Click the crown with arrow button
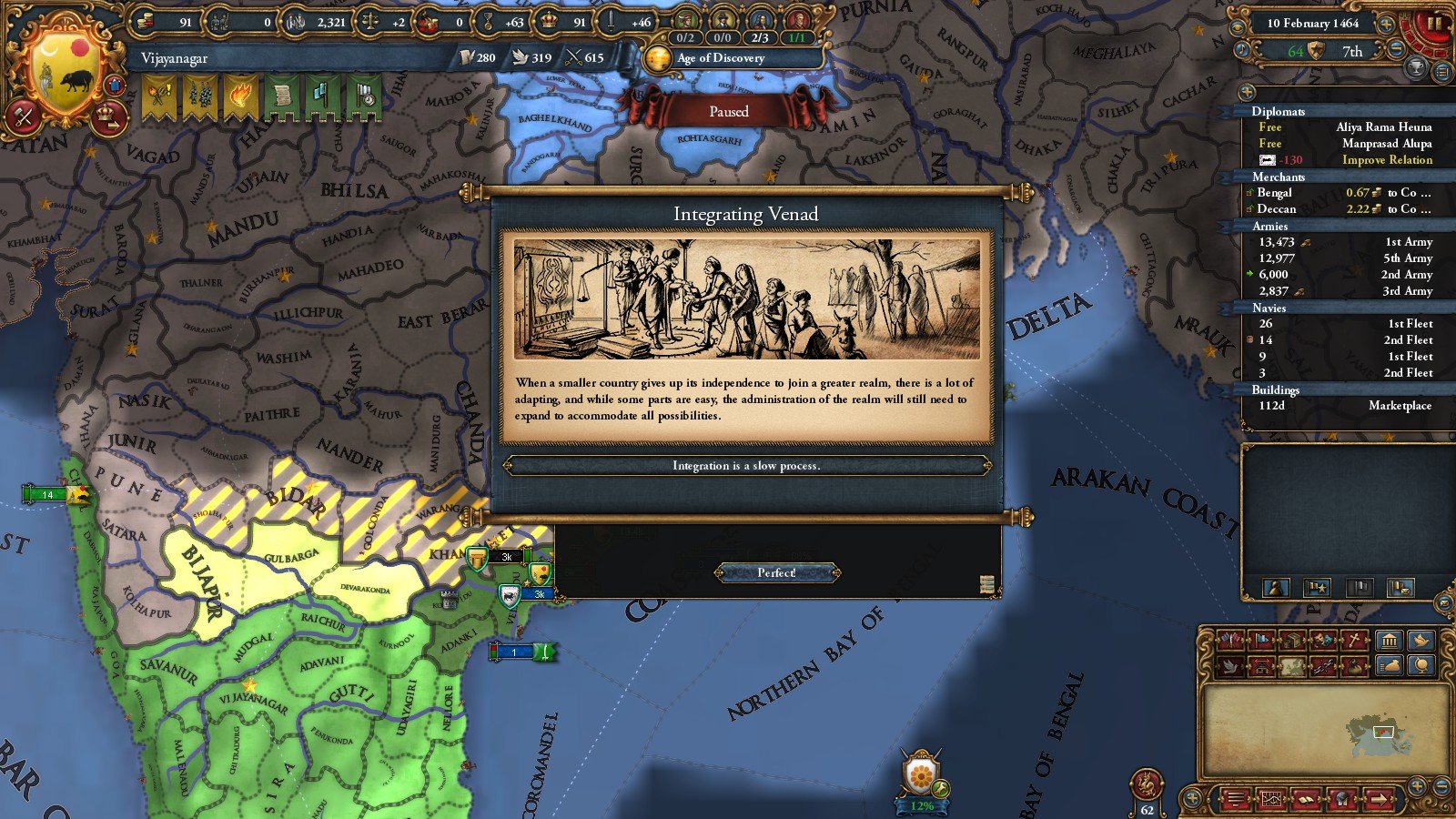This screenshot has width=1456, height=819. click(x=108, y=116)
